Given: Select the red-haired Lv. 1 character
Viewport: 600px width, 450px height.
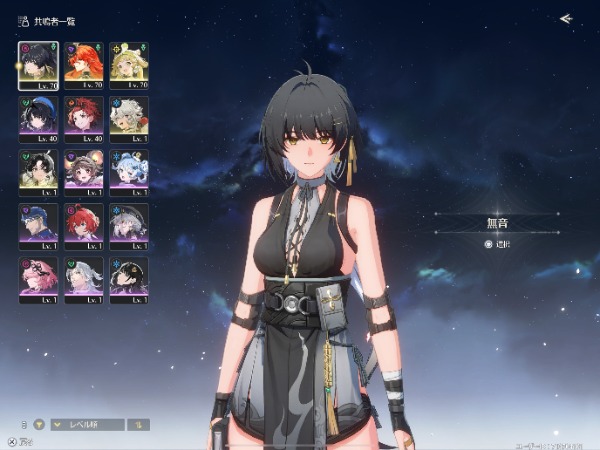Looking at the screenshot, I should click(83, 223).
